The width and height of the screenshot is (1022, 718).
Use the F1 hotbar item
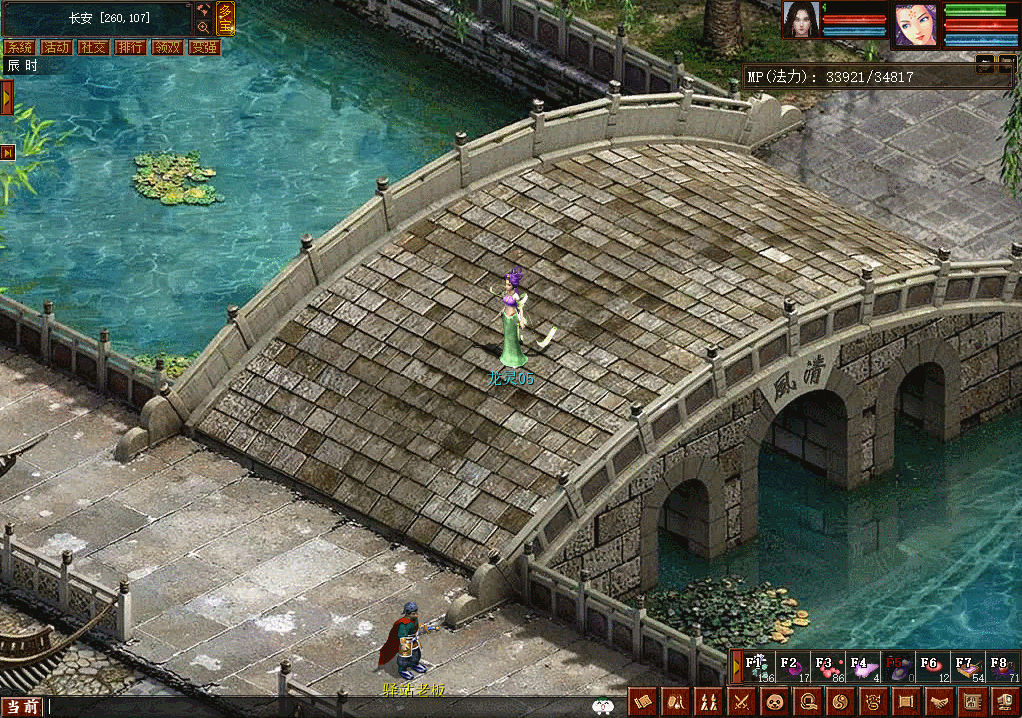(x=757, y=667)
